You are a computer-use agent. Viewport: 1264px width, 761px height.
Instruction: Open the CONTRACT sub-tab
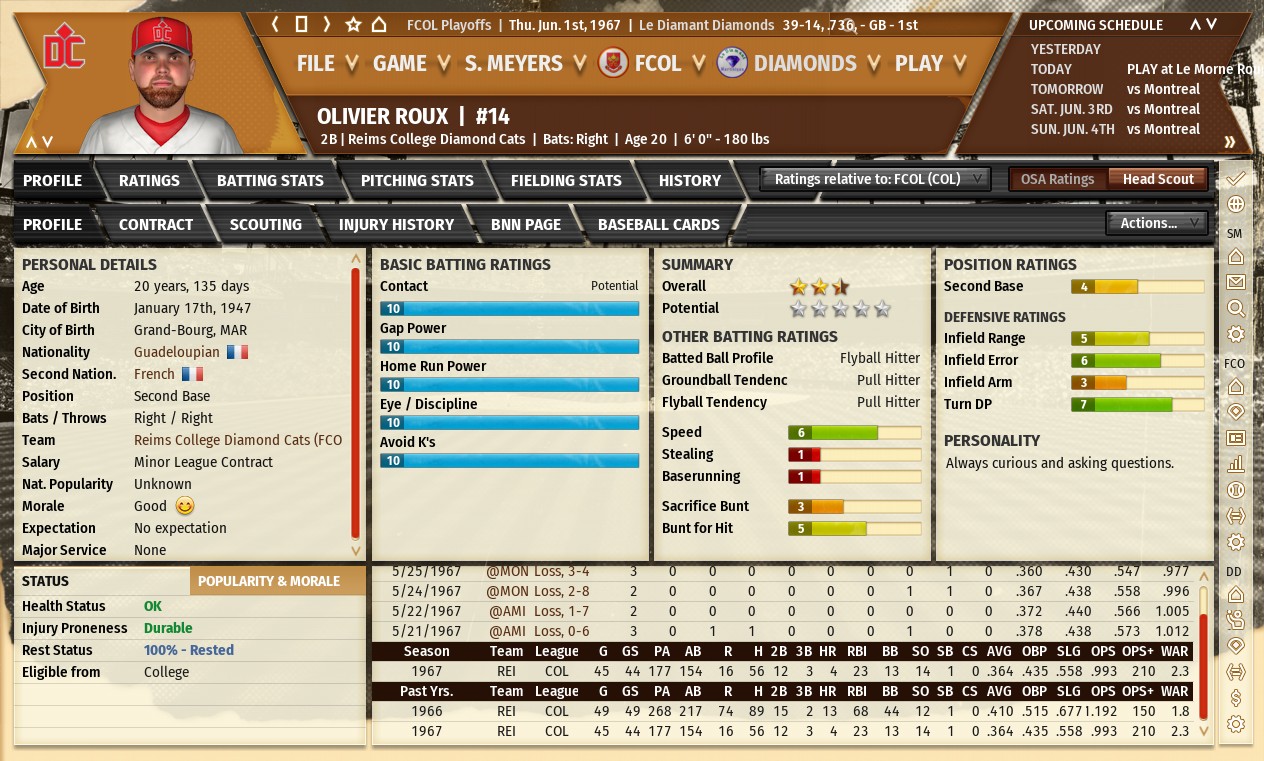(156, 225)
